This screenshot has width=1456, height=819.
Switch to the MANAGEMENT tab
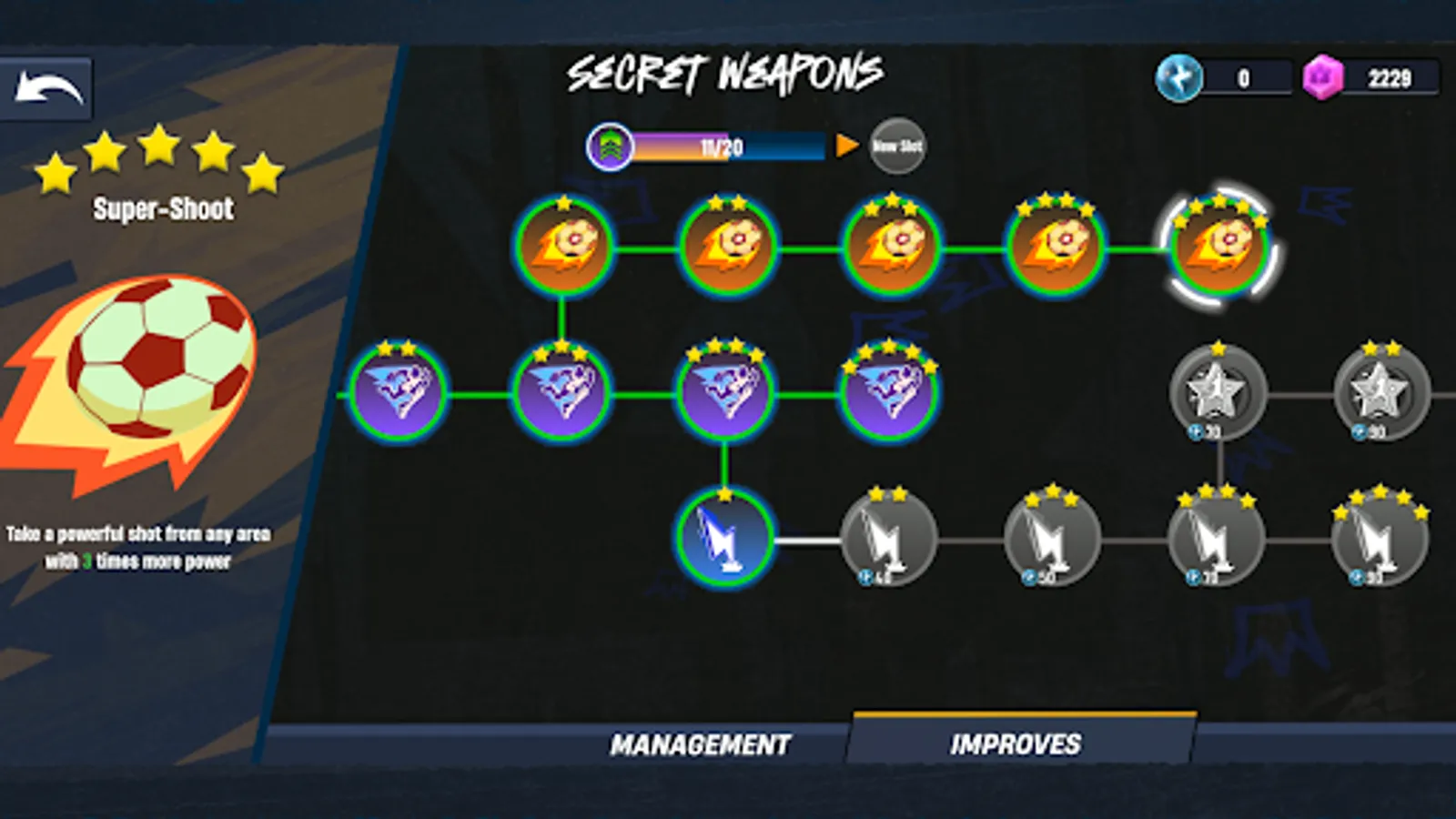(x=701, y=744)
